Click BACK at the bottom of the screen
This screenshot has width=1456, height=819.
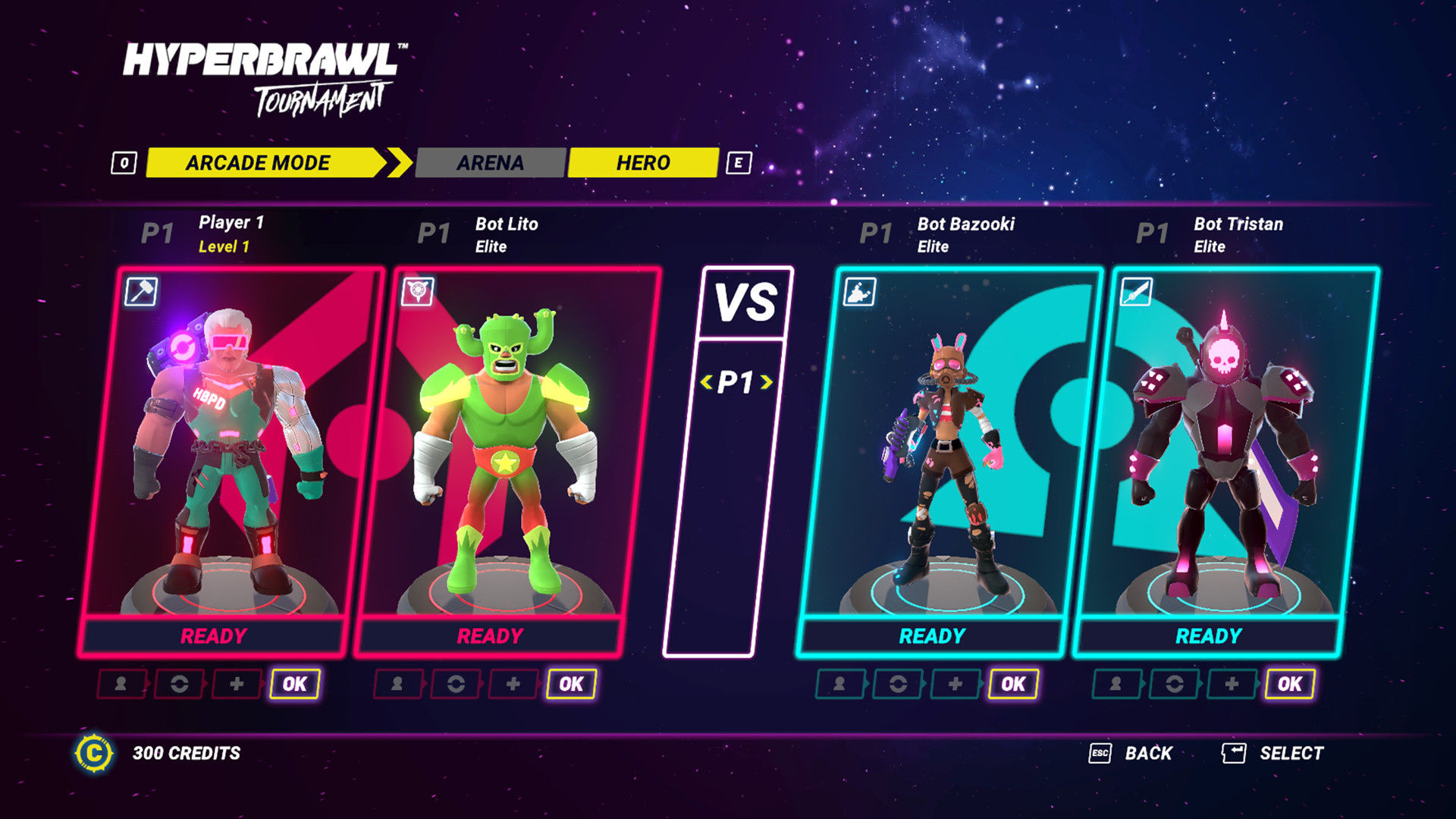click(1150, 753)
